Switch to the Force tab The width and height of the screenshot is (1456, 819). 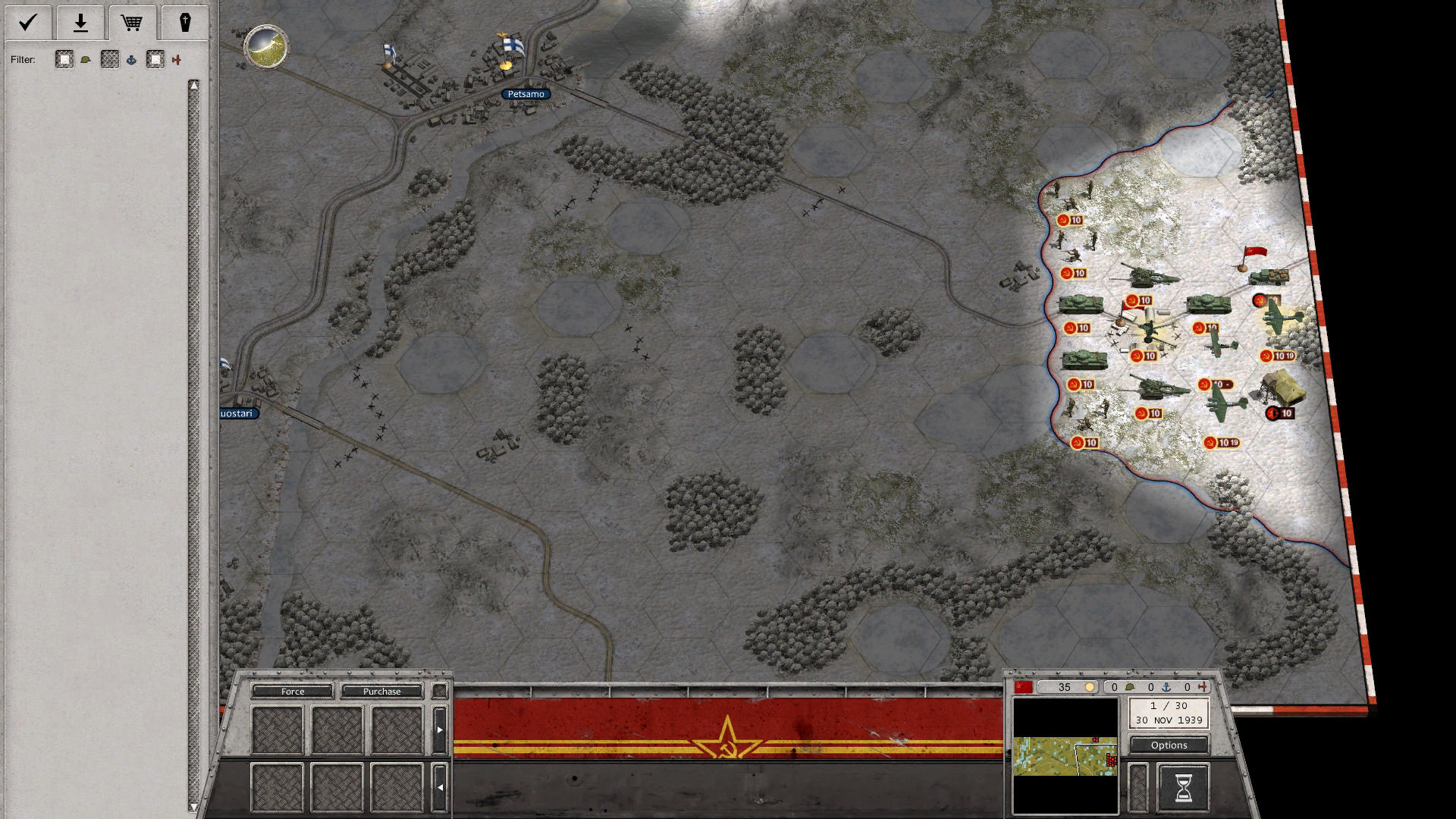[x=292, y=692]
